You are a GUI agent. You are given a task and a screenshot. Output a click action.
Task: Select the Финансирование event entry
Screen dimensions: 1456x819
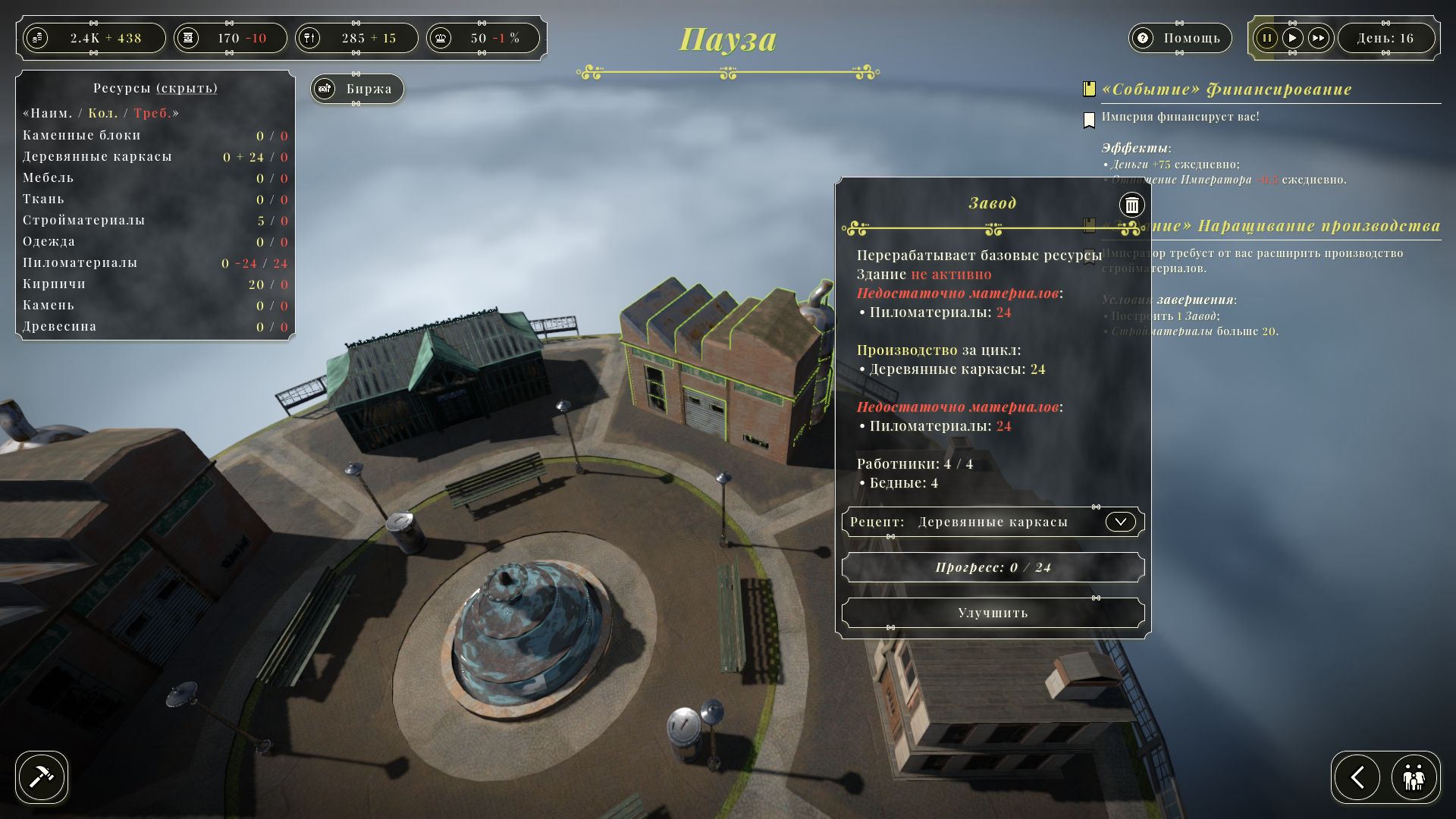(x=1226, y=89)
